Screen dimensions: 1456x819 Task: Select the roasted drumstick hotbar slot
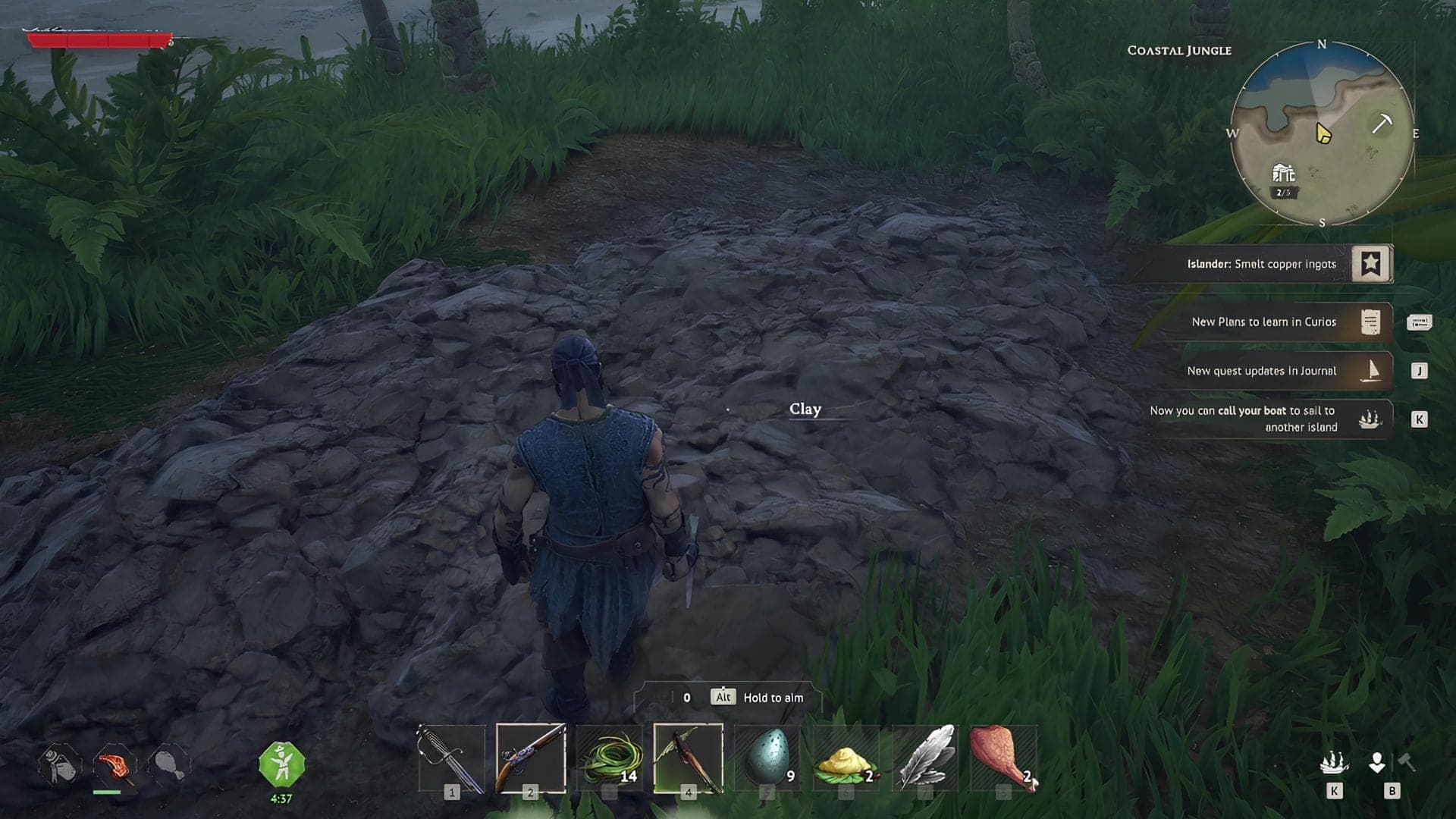1003,758
